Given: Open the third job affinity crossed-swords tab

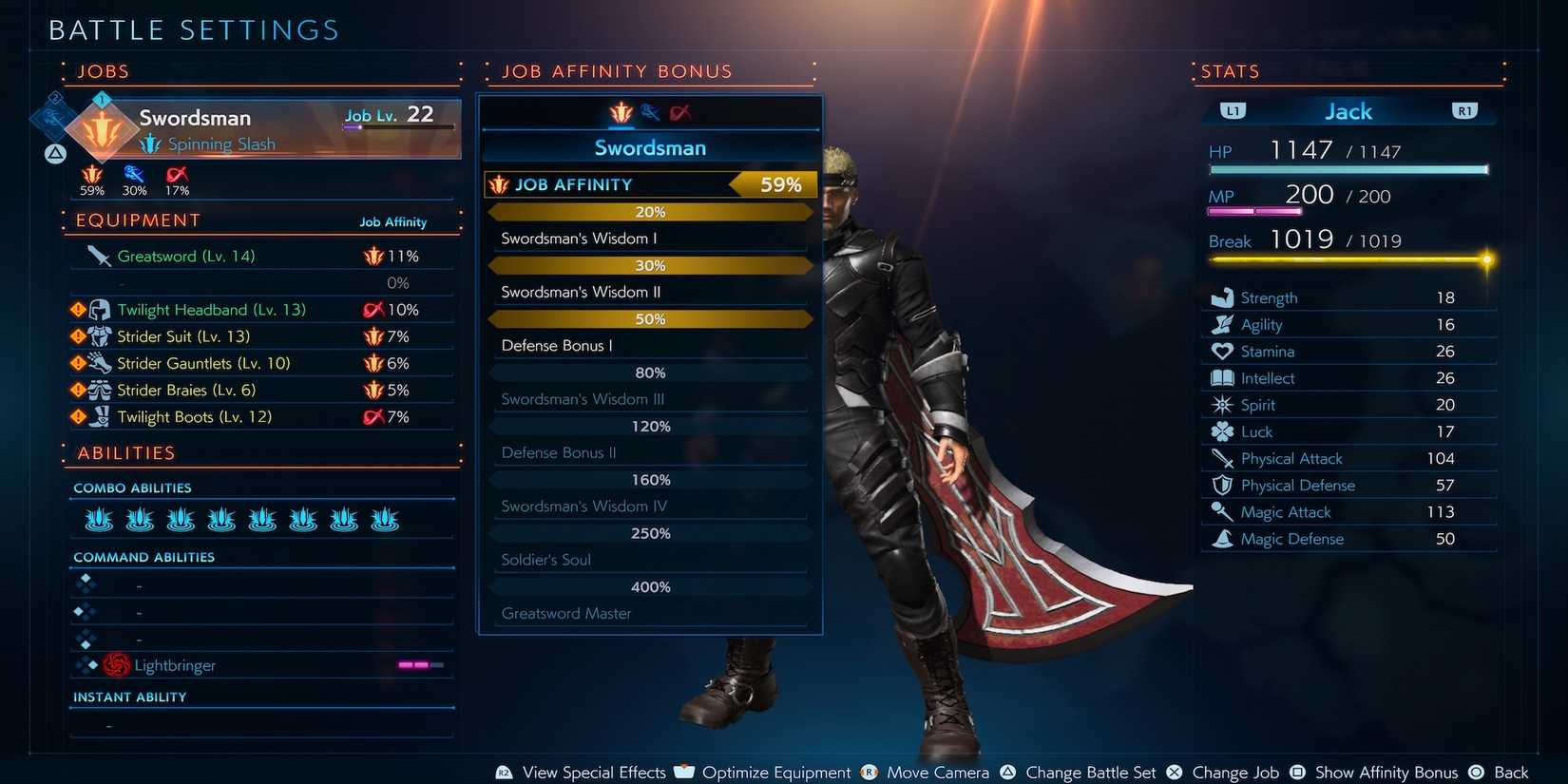Looking at the screenshot, I should click(x=680, y=111).
